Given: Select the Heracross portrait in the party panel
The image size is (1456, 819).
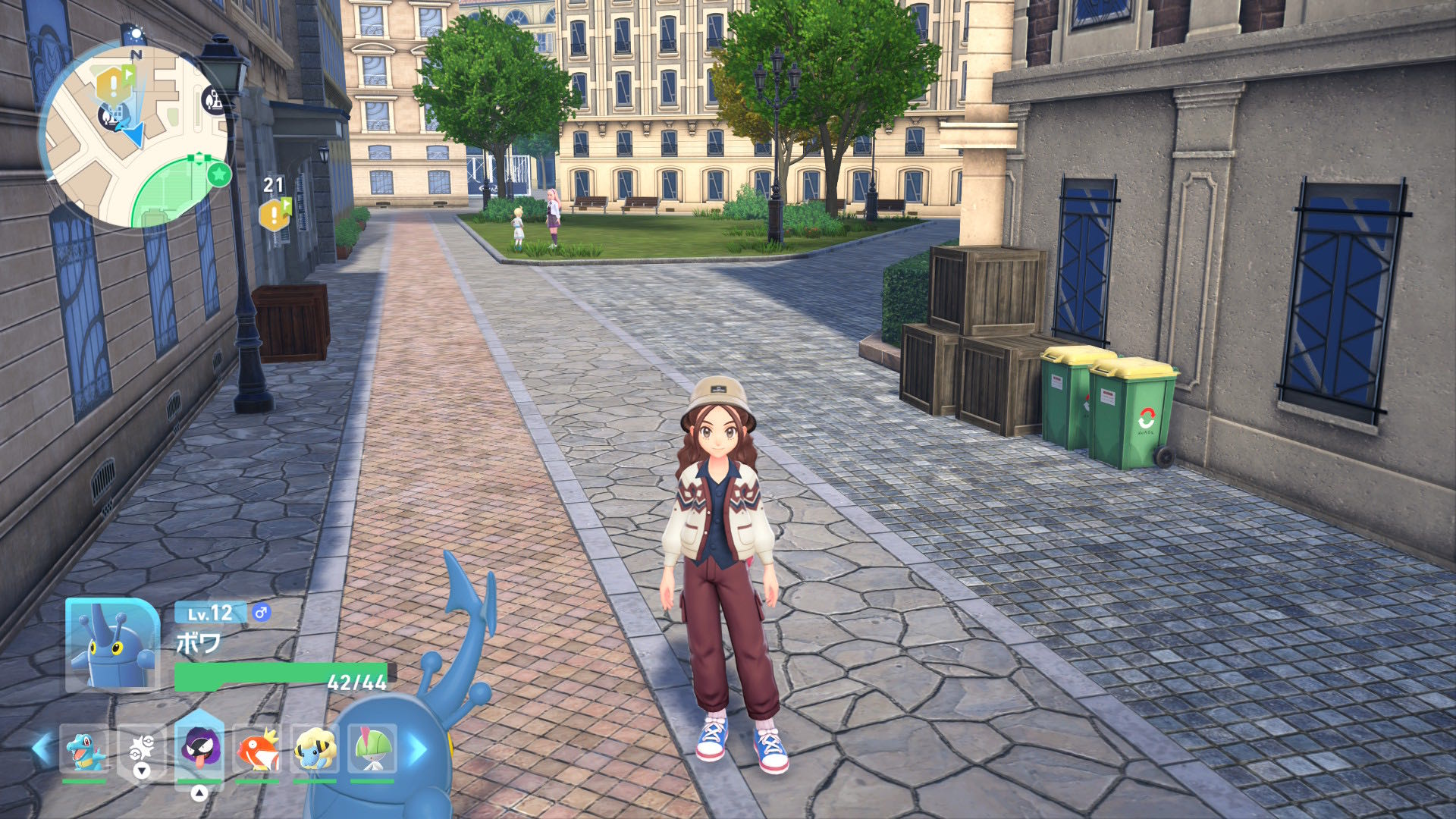Looking at the screenshot, I should tap(112, 645).
